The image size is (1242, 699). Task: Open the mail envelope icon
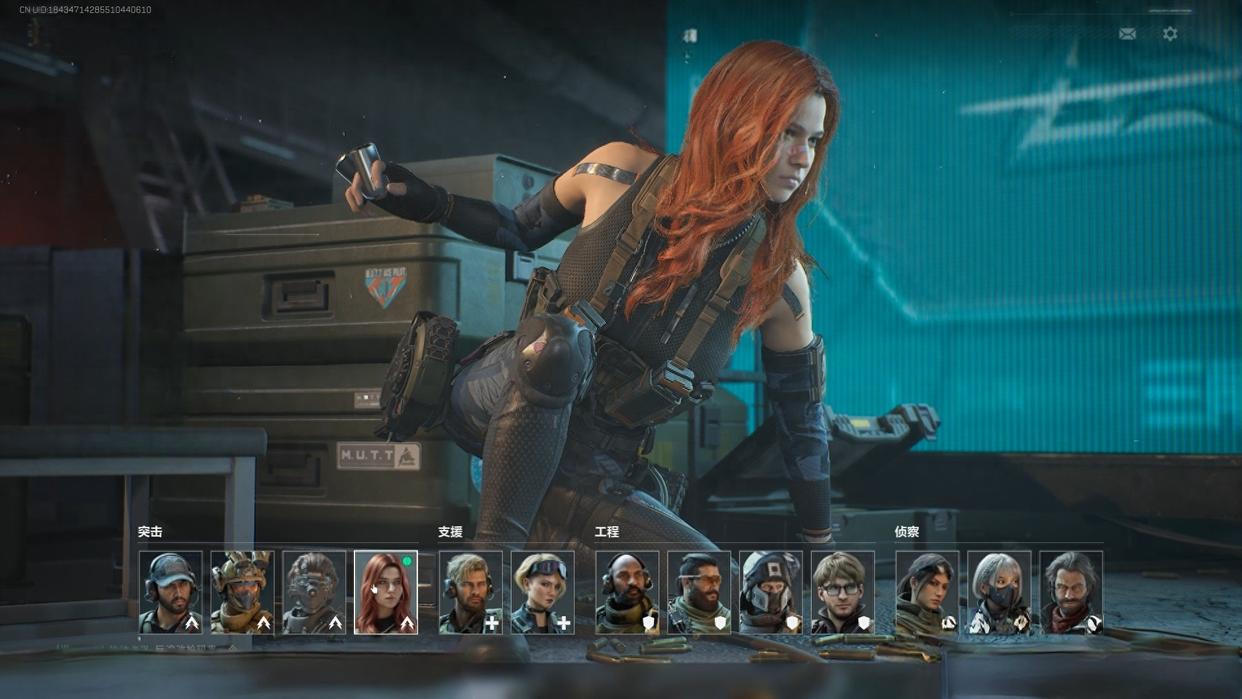[x=1127, y=34]
